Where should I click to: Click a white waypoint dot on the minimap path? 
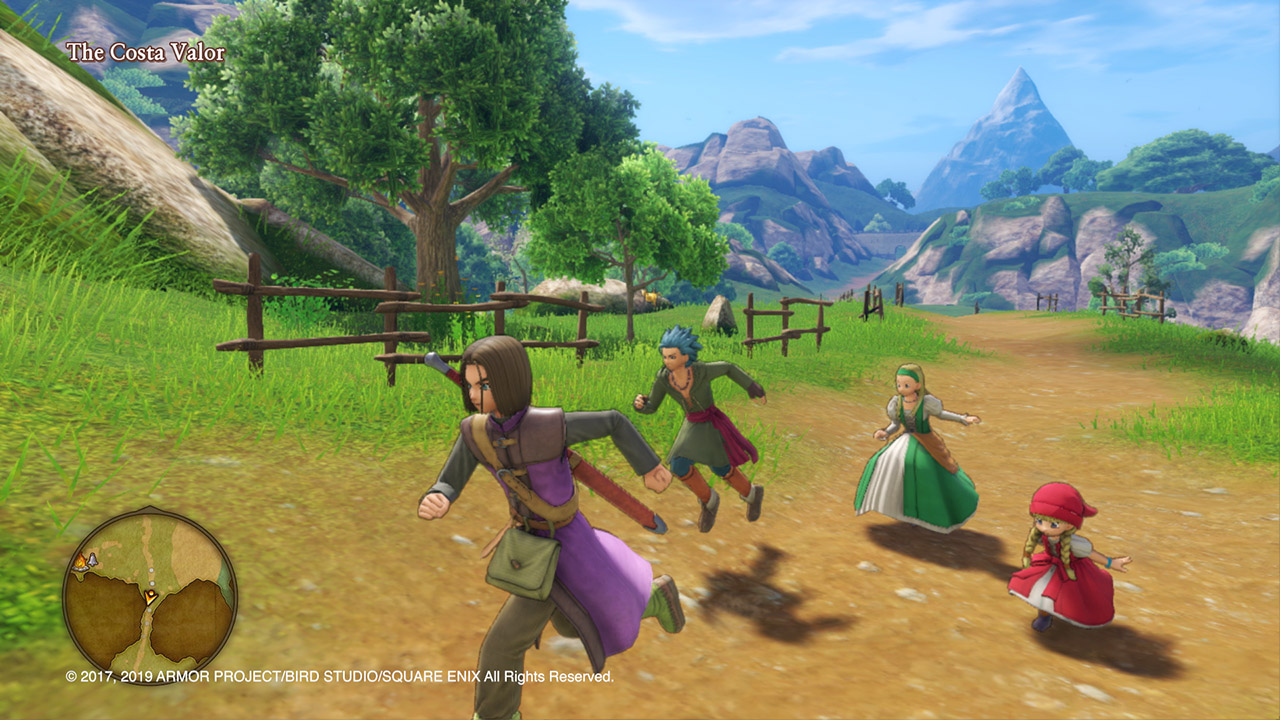[150, 571]
